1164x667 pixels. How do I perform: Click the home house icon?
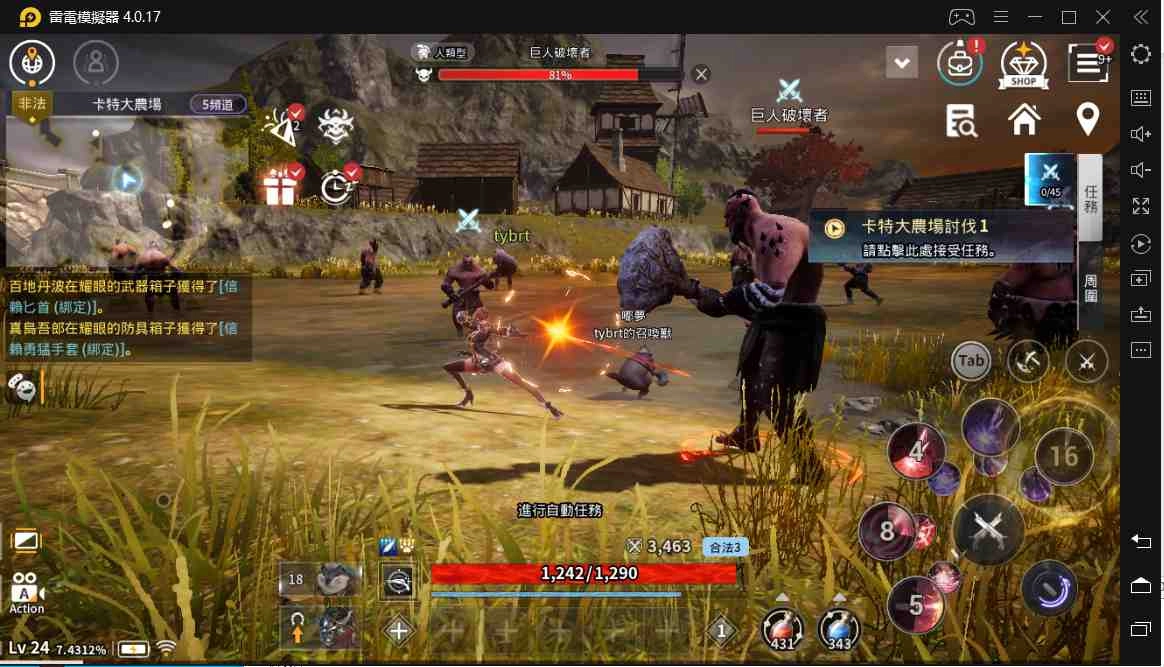click(x=1024, y=120)
